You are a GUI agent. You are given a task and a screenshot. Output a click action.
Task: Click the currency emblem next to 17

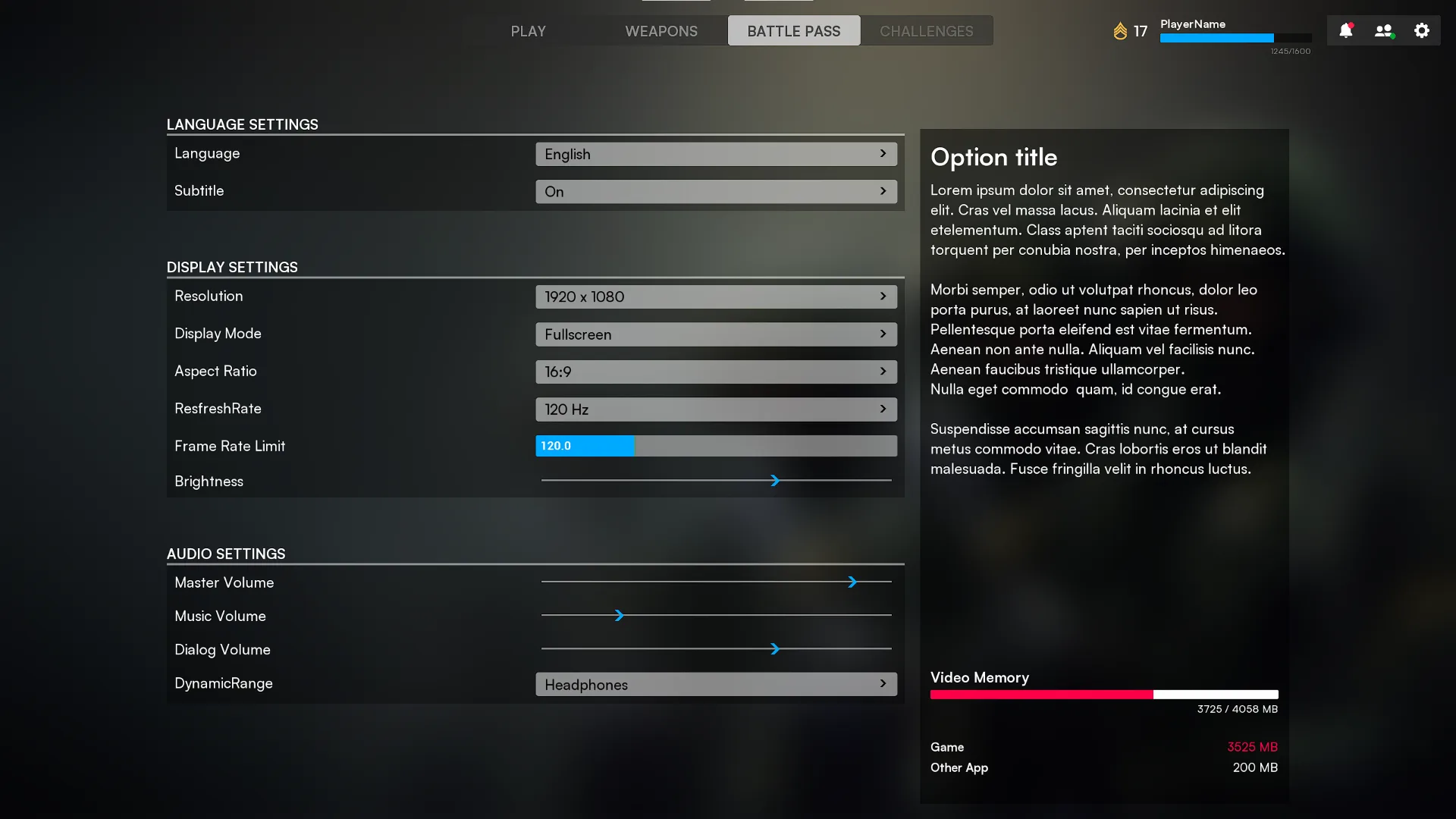(x=1121, y=31)
